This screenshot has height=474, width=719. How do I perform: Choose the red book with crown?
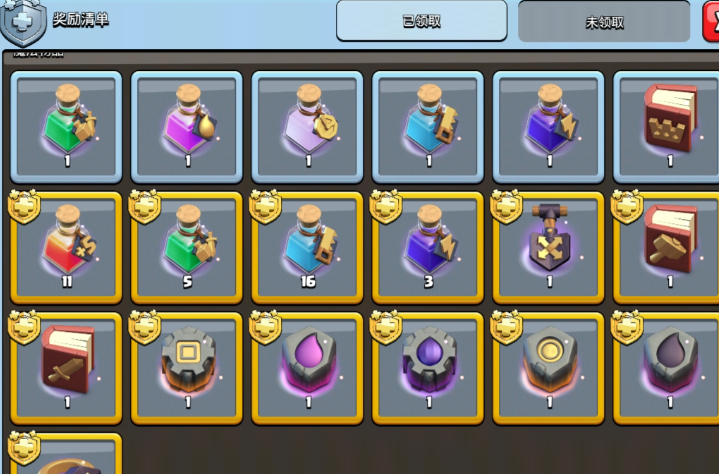click(668, 124)
